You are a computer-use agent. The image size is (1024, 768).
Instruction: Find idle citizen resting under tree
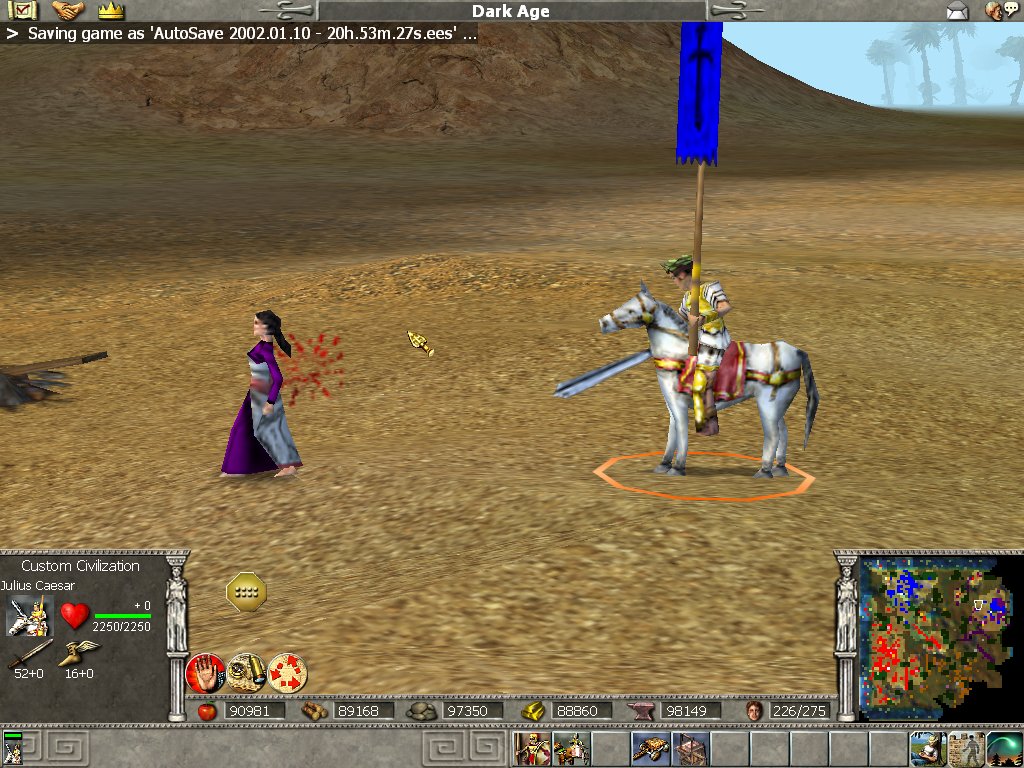pos(927,748)
